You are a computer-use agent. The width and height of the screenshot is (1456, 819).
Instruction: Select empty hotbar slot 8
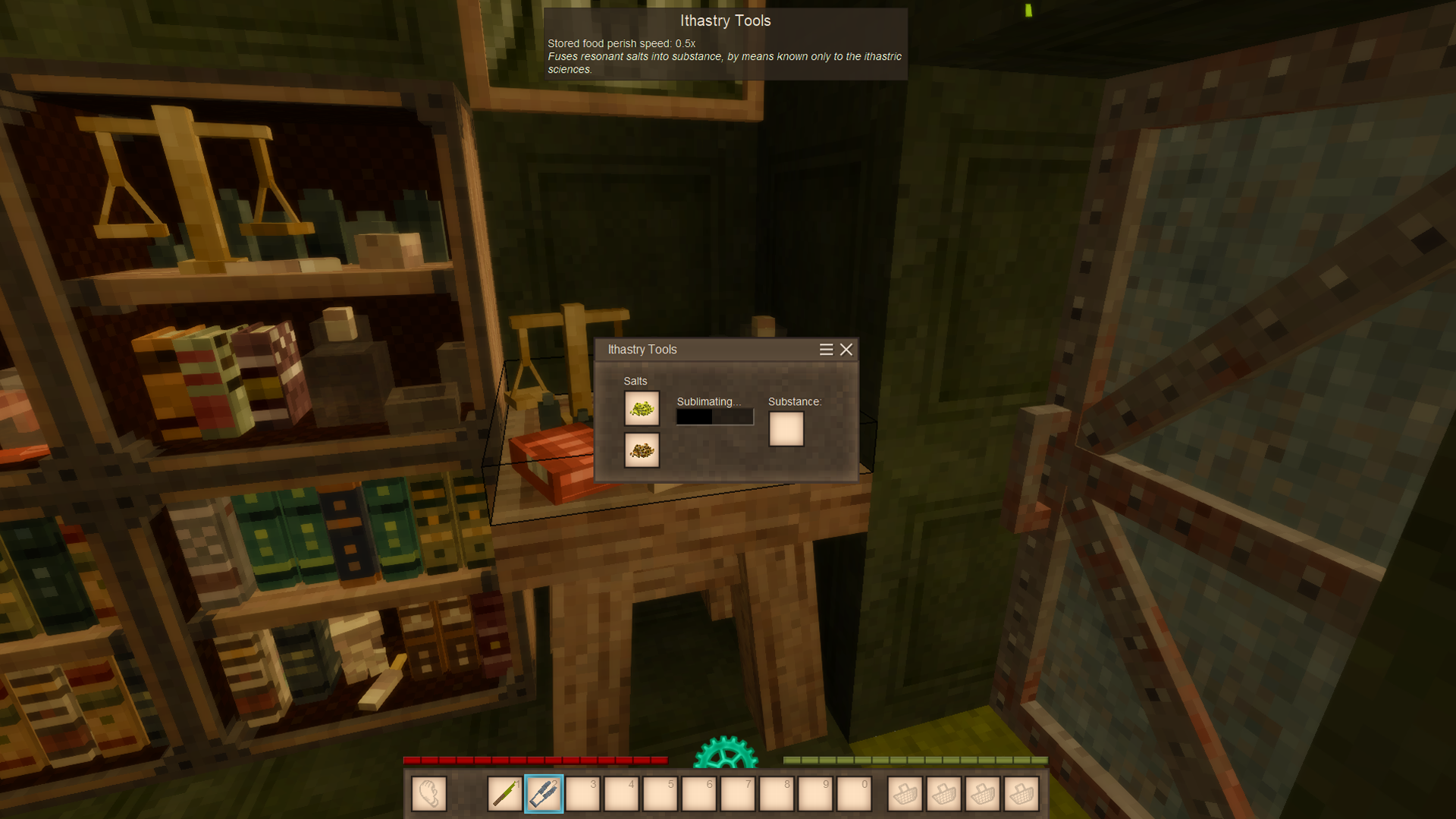click(777, 794)
